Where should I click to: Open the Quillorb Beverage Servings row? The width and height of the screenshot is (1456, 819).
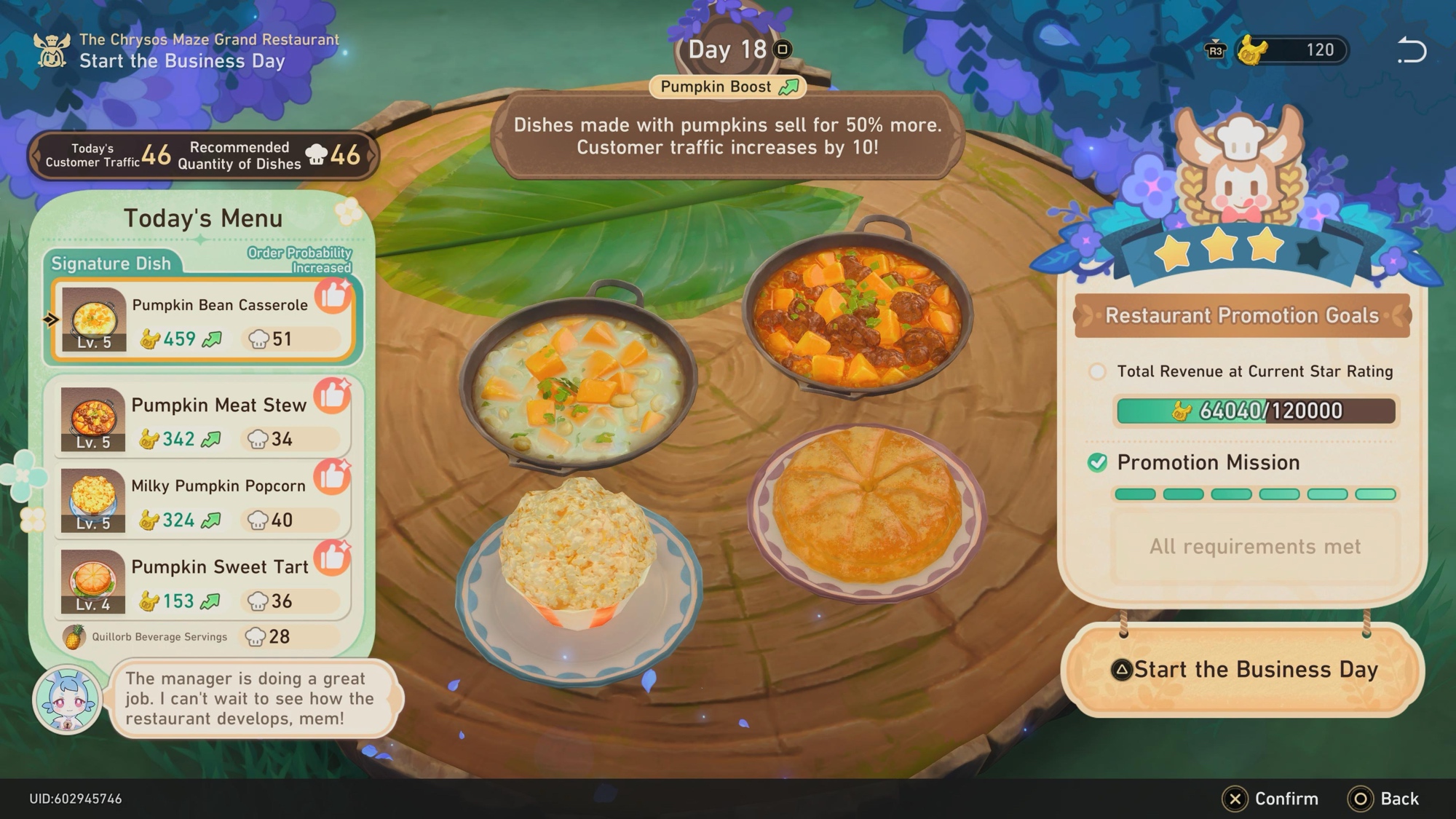click(202, 637)
